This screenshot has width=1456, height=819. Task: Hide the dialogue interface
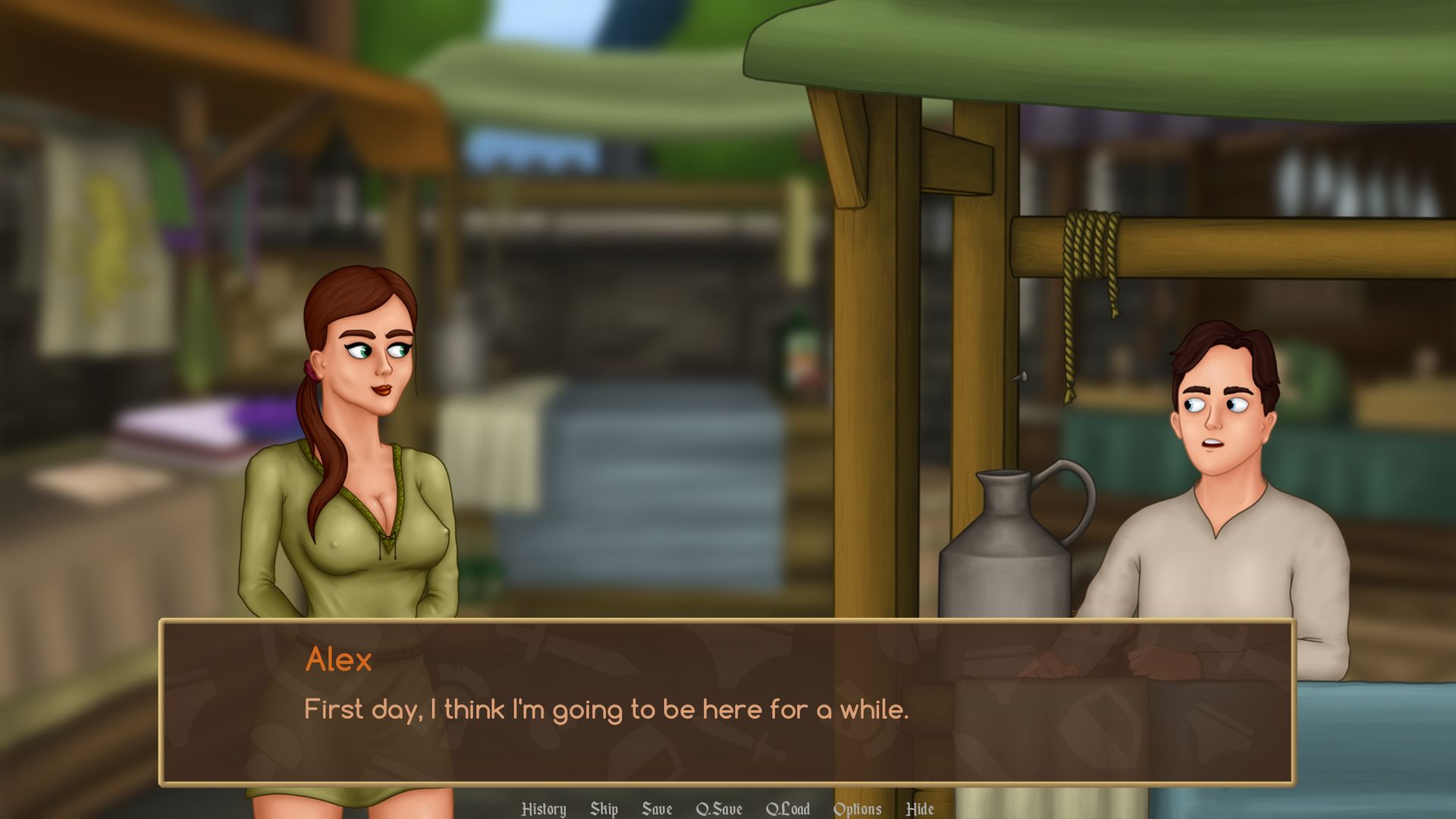coord(920,809)
